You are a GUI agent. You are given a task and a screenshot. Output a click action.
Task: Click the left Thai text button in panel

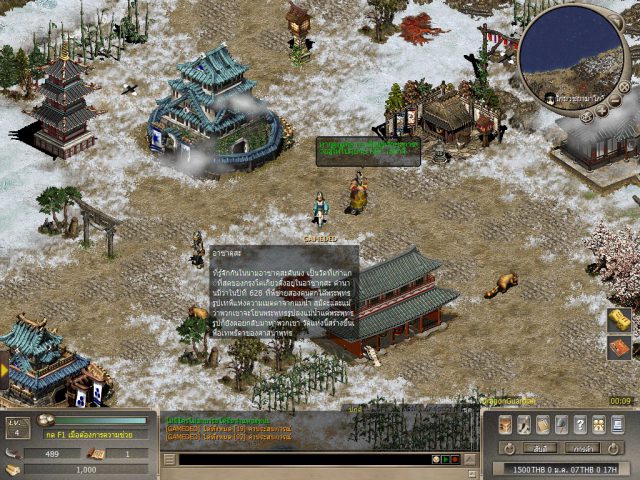click(x=538, y=448)
